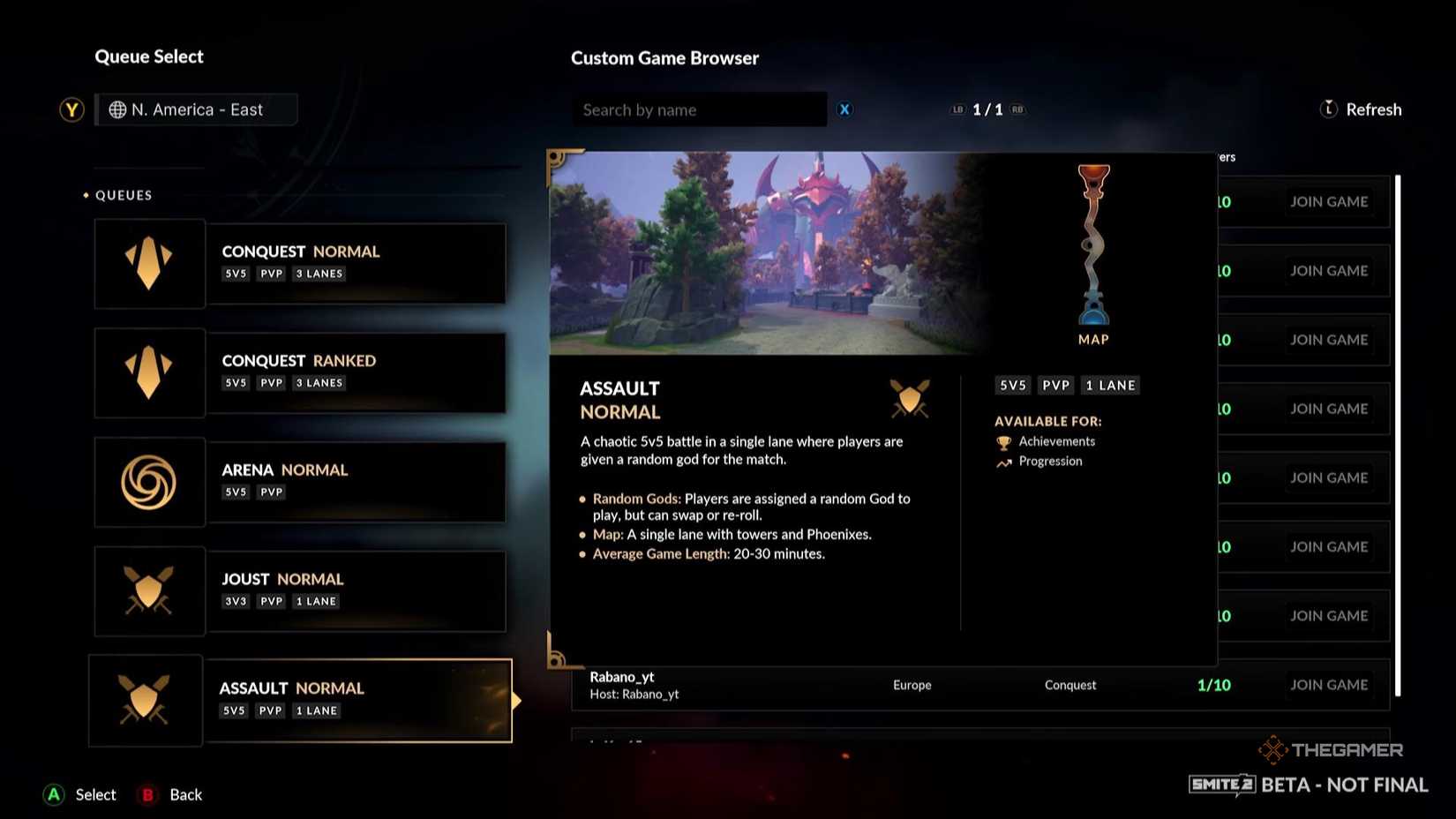This screenshot has height=819, width=1456.
Task: Click the topmost Join Game button
Action: [1329, 201]
